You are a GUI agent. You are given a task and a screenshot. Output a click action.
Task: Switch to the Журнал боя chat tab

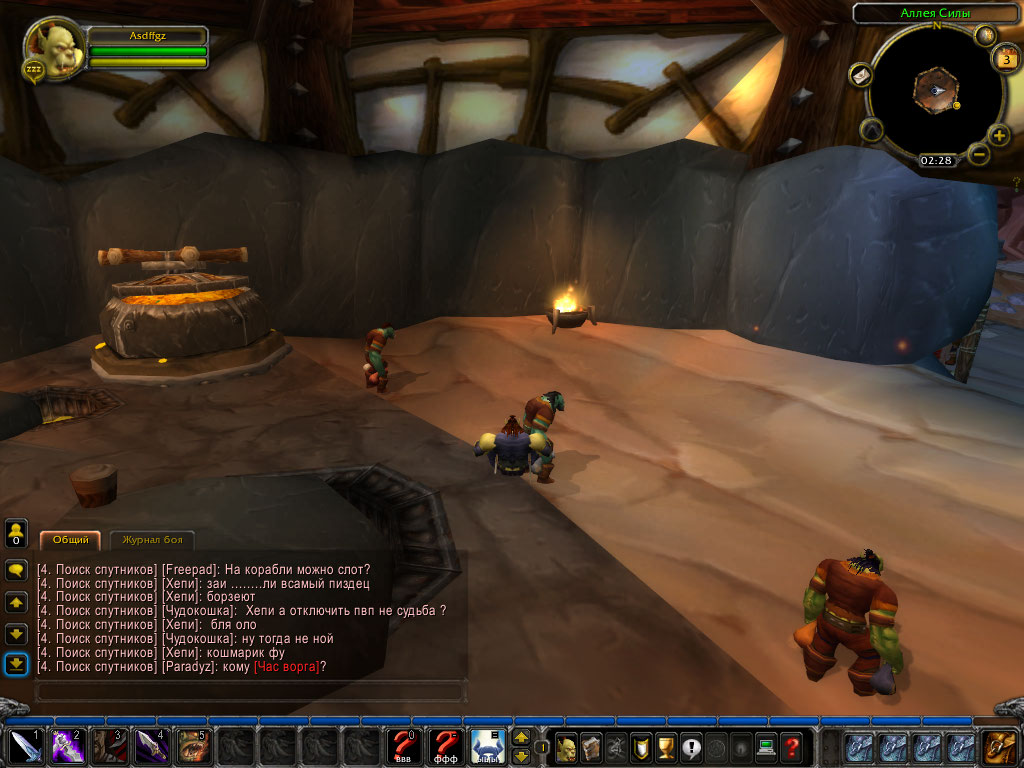152,540
